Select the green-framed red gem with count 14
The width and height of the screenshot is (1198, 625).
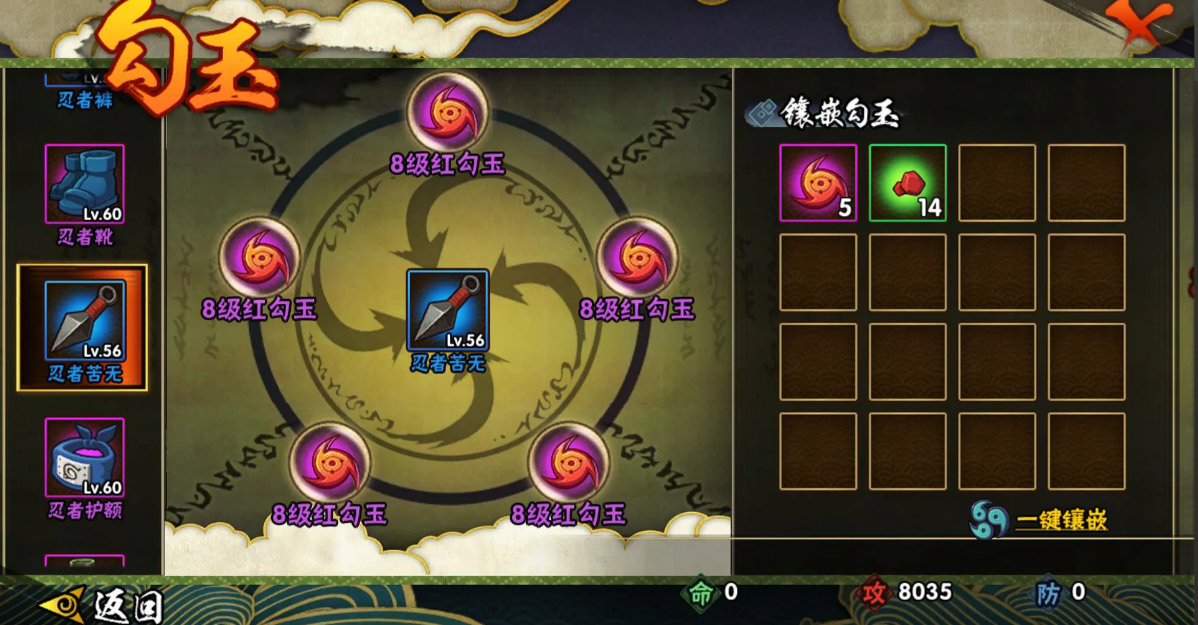click(907, 183)
